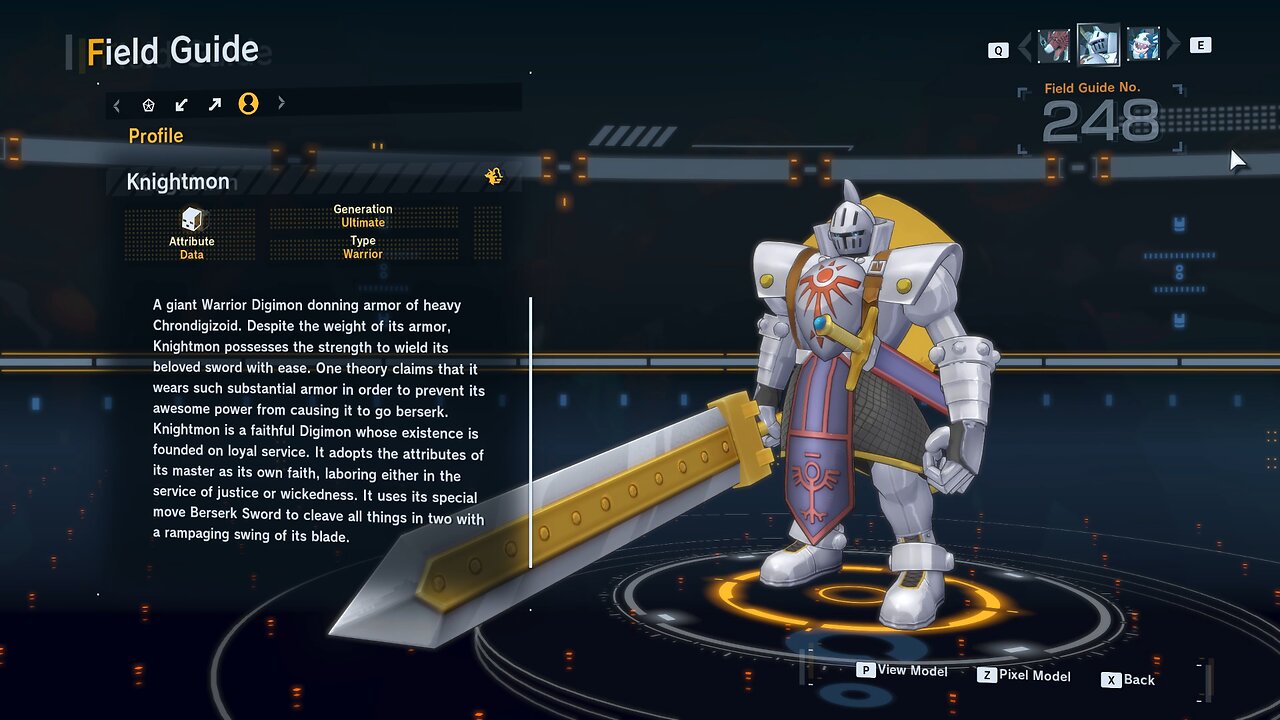This screenshot has height=720, width=1280.
Task: Switch to the Pixel Model view
Action: click(x=1024, y=676)
